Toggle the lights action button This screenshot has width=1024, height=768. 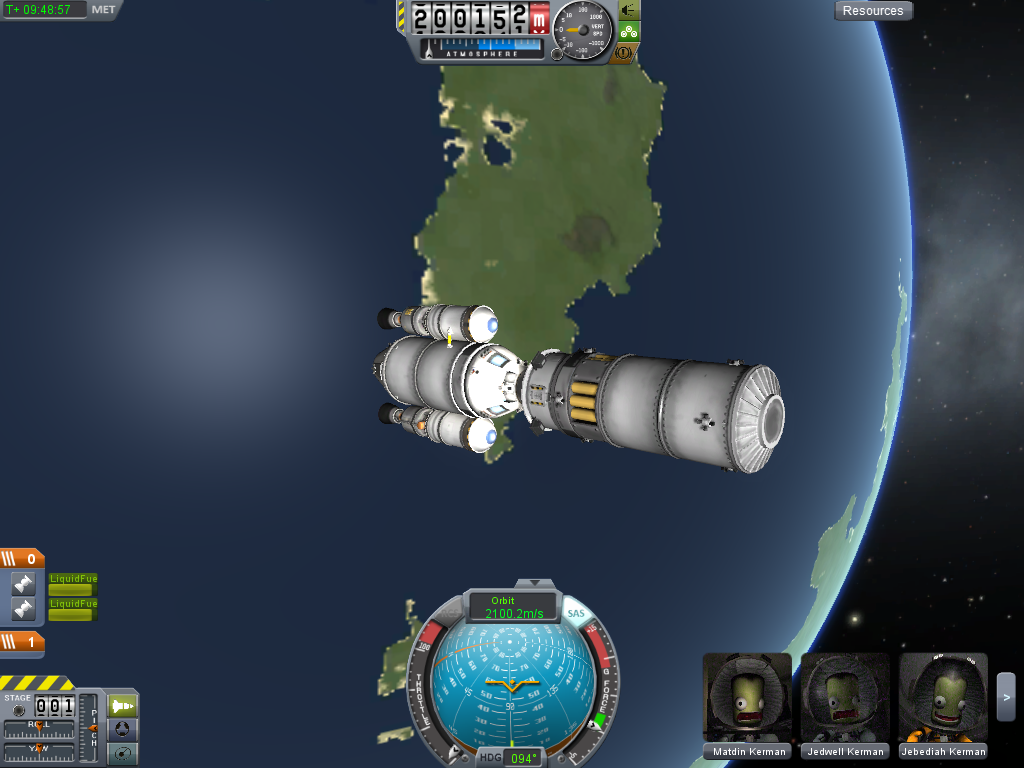(x=628, y=10)
